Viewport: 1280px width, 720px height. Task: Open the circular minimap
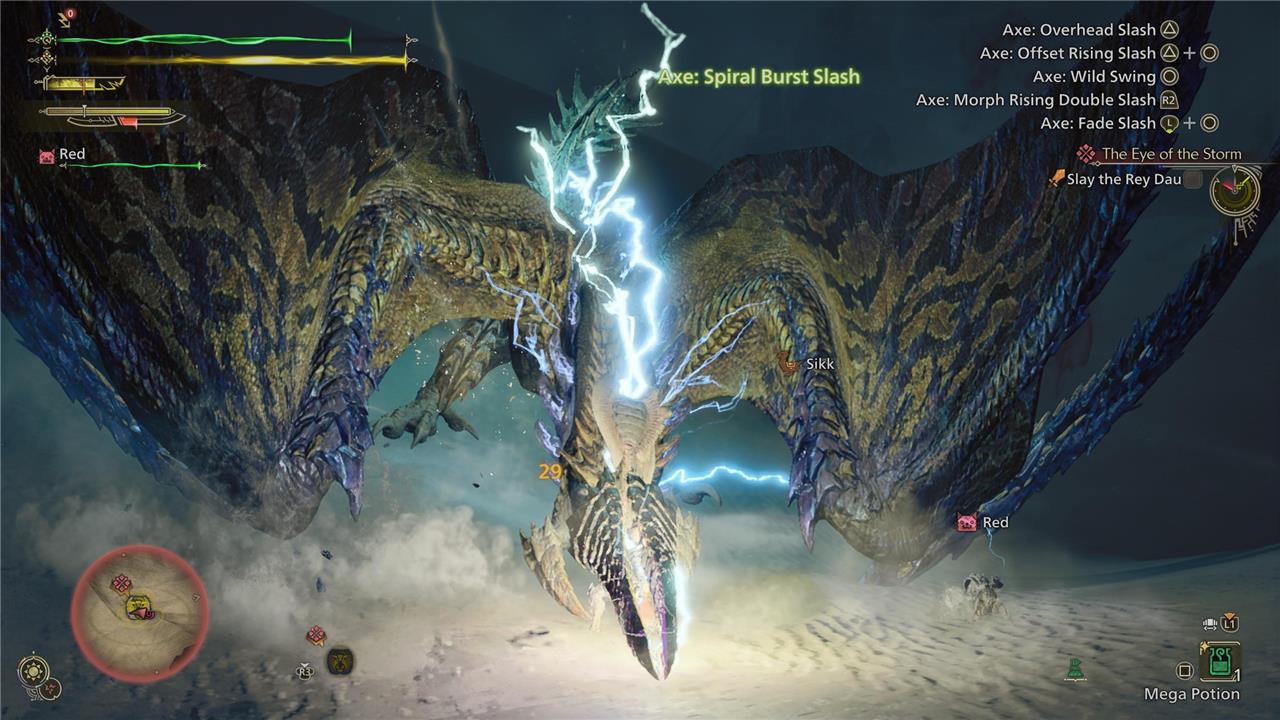click(x=139, y=613)
